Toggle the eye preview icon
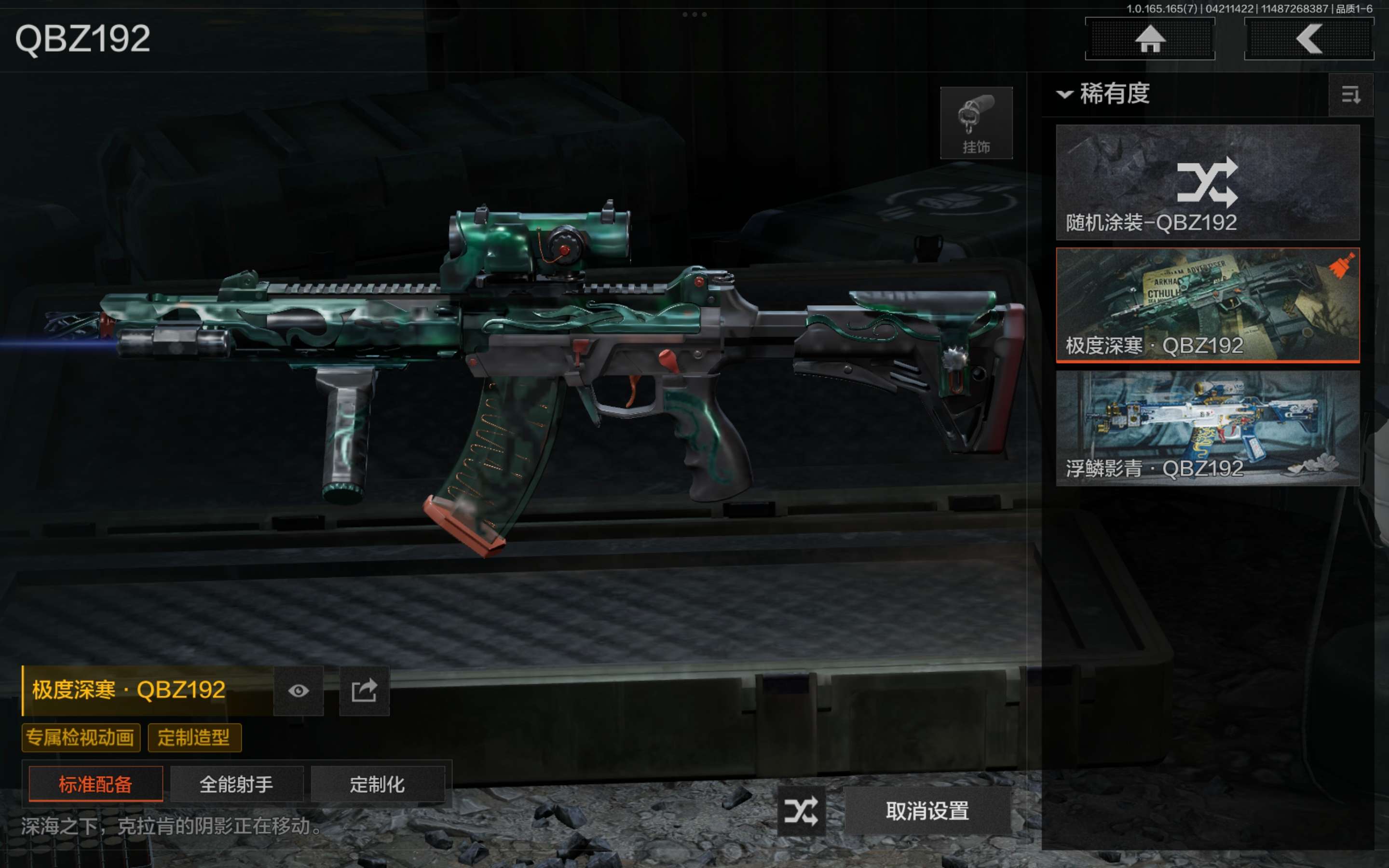Image resolution: width=1389 pixels, height=868 pixels. [298, 691]
